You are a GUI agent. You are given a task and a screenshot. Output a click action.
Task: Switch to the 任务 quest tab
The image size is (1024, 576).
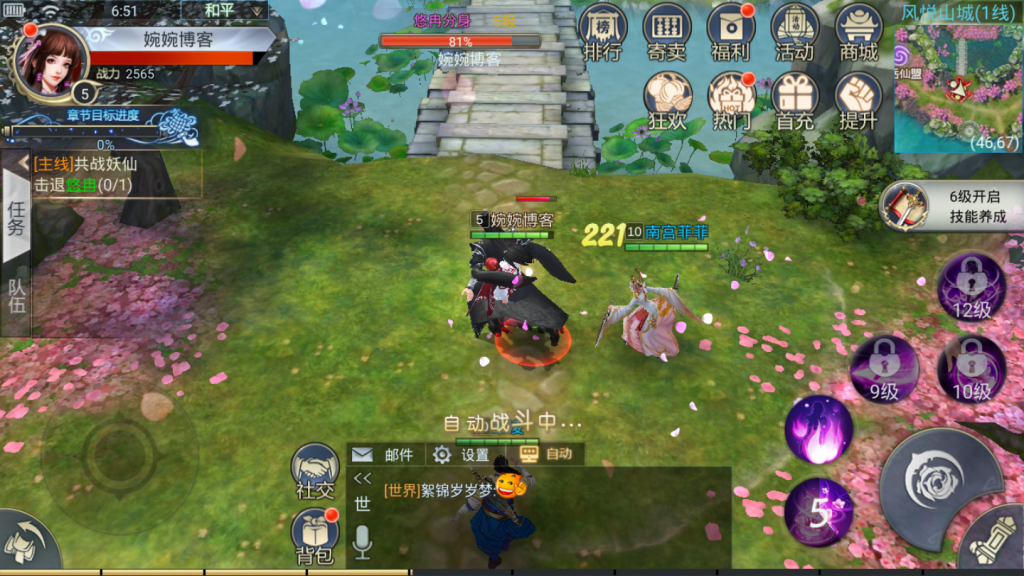[x=16, y=217]
